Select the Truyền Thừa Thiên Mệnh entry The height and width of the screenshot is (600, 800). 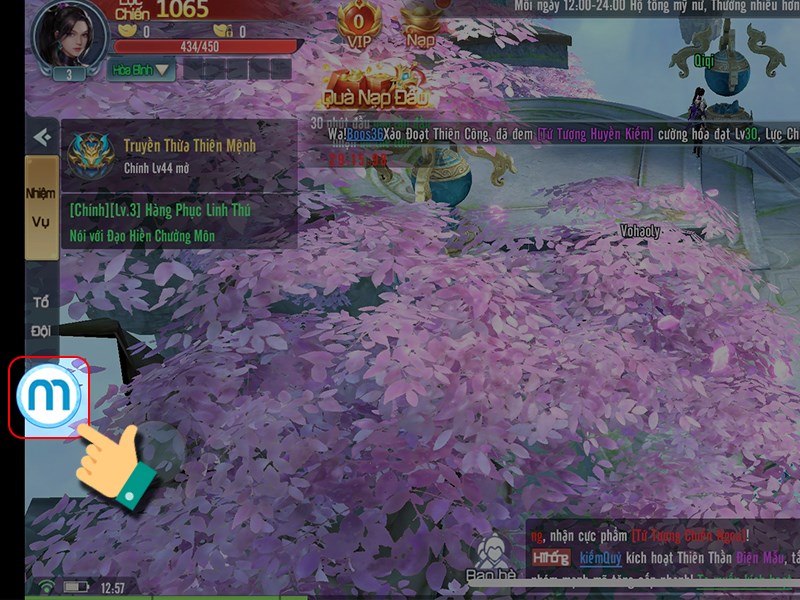180,155
